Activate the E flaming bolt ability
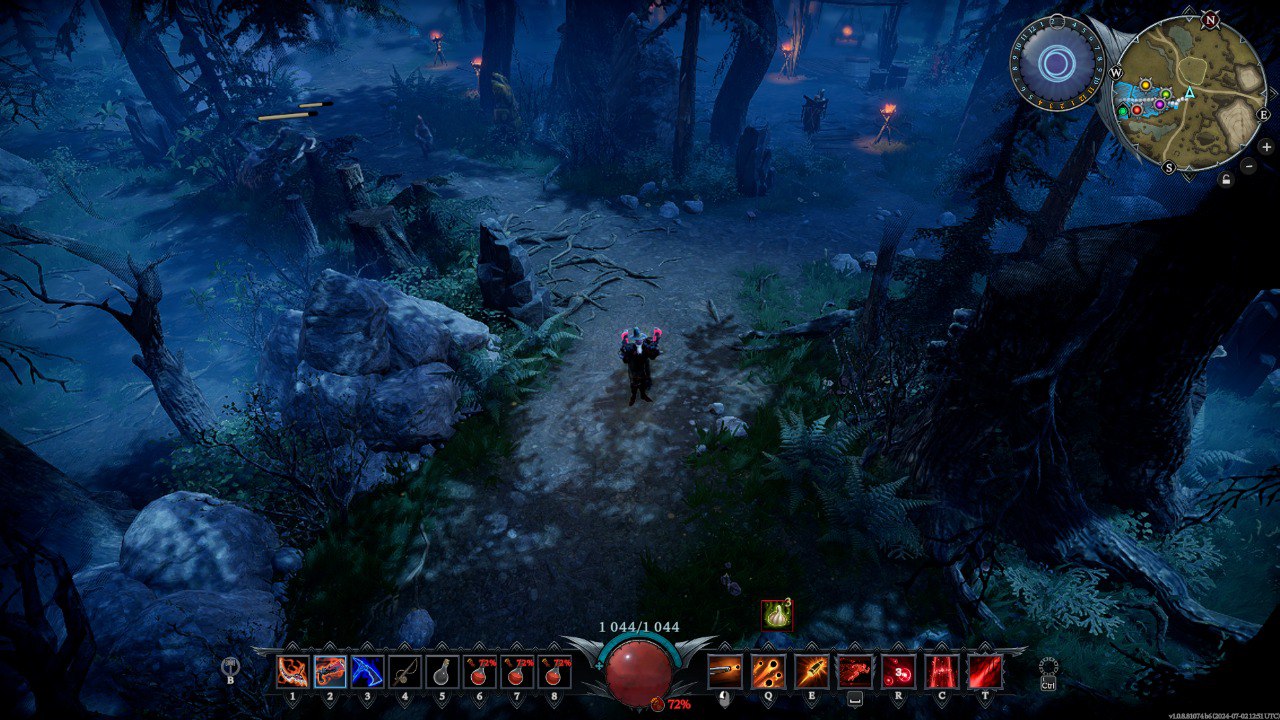This screenshot has width=1280, height=720. coord(811,671)
